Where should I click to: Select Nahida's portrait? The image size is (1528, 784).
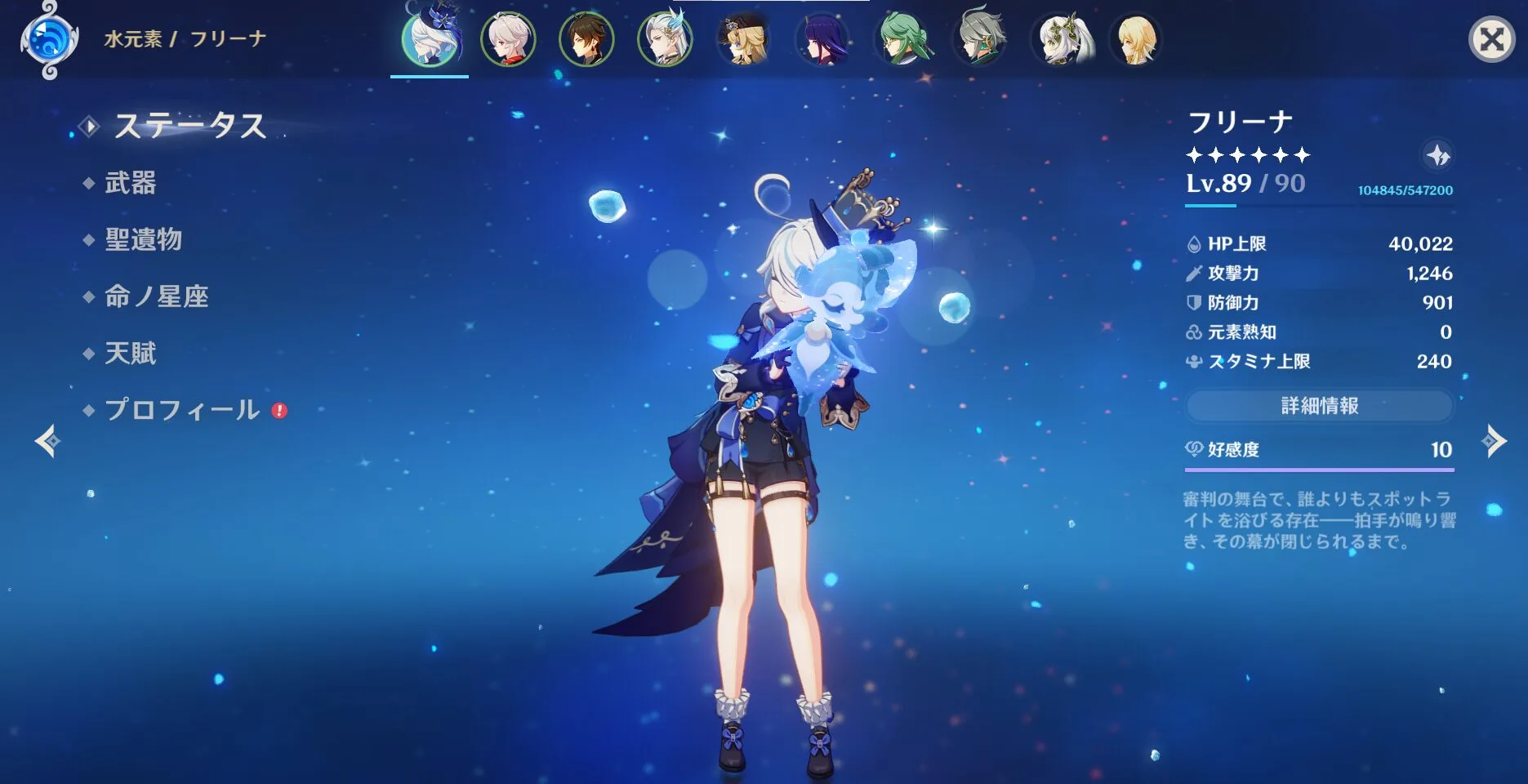click(1059, 39)
